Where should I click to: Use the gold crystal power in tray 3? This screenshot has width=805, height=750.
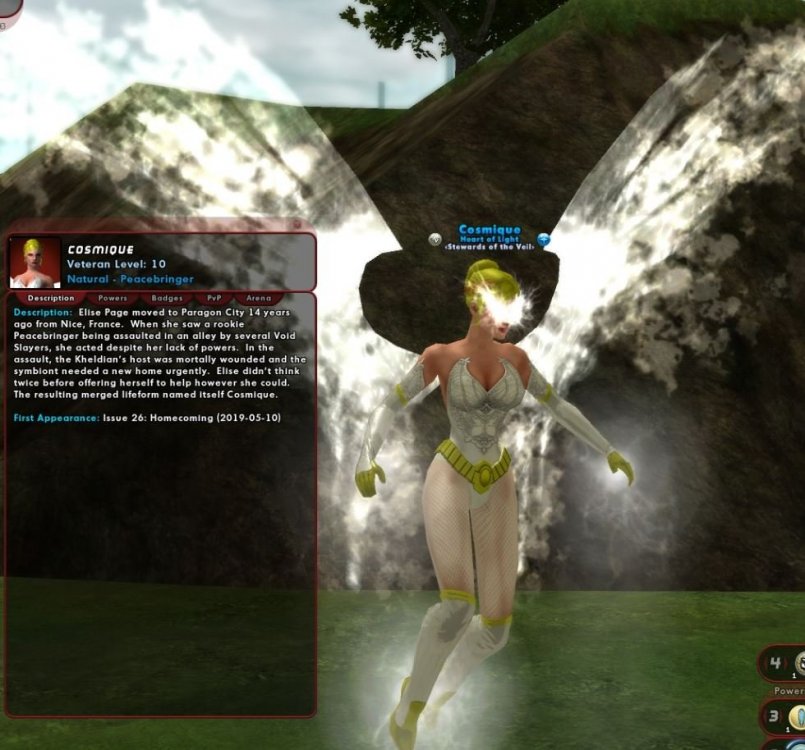point(797,716)
